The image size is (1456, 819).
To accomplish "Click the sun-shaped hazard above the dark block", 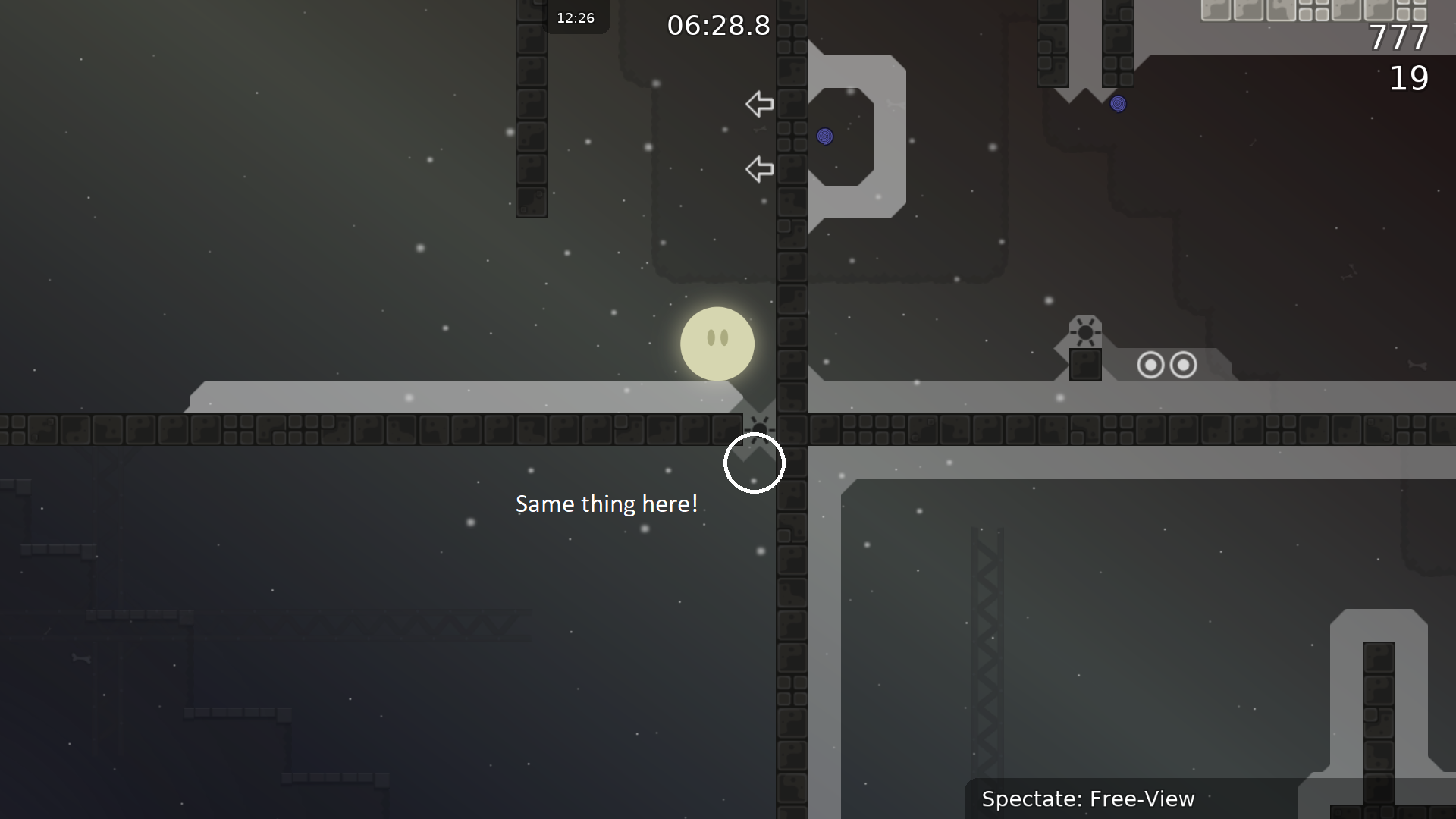I will click(1086, 332).
